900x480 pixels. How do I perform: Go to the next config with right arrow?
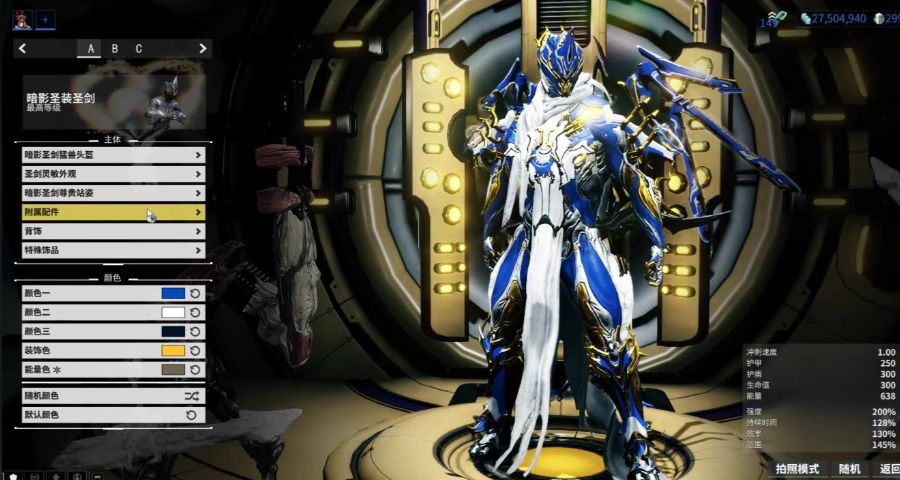(203, 48)
